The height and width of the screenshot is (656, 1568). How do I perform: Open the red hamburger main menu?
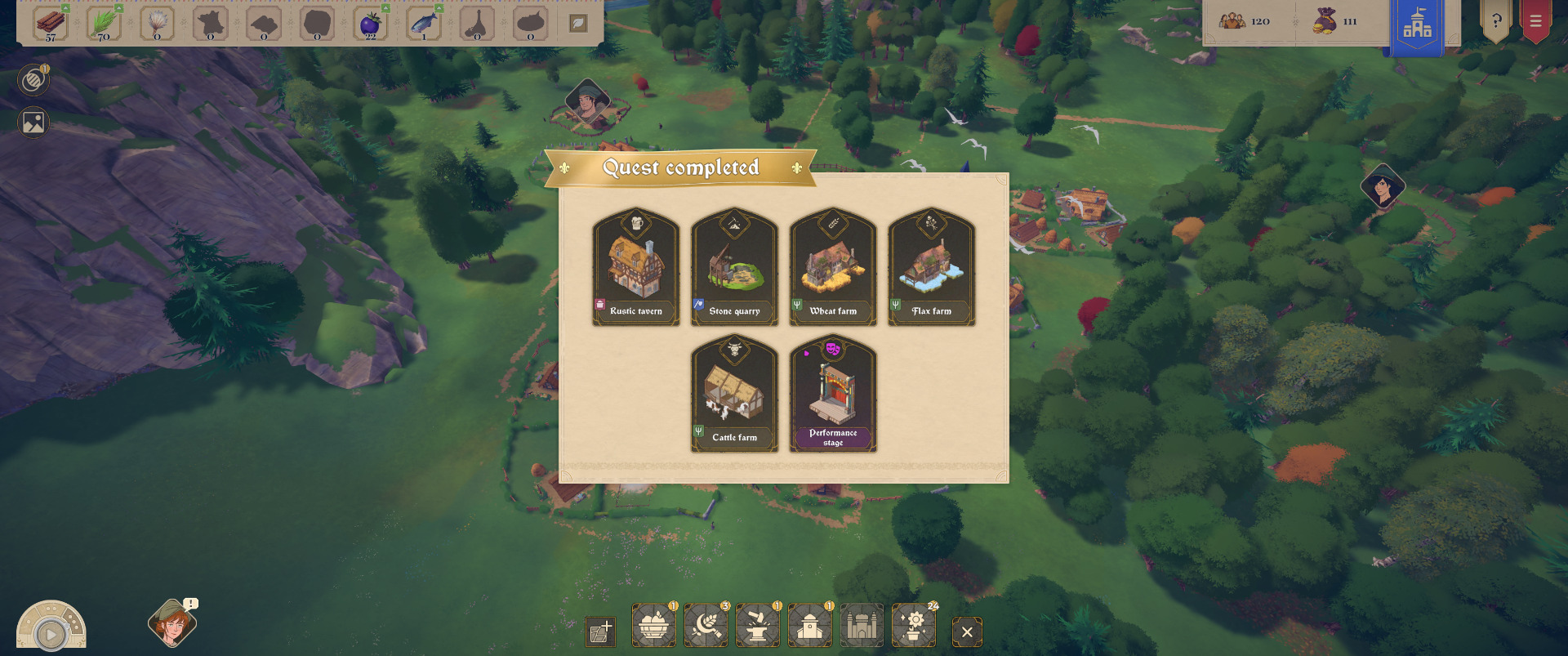coord(1535,22)
